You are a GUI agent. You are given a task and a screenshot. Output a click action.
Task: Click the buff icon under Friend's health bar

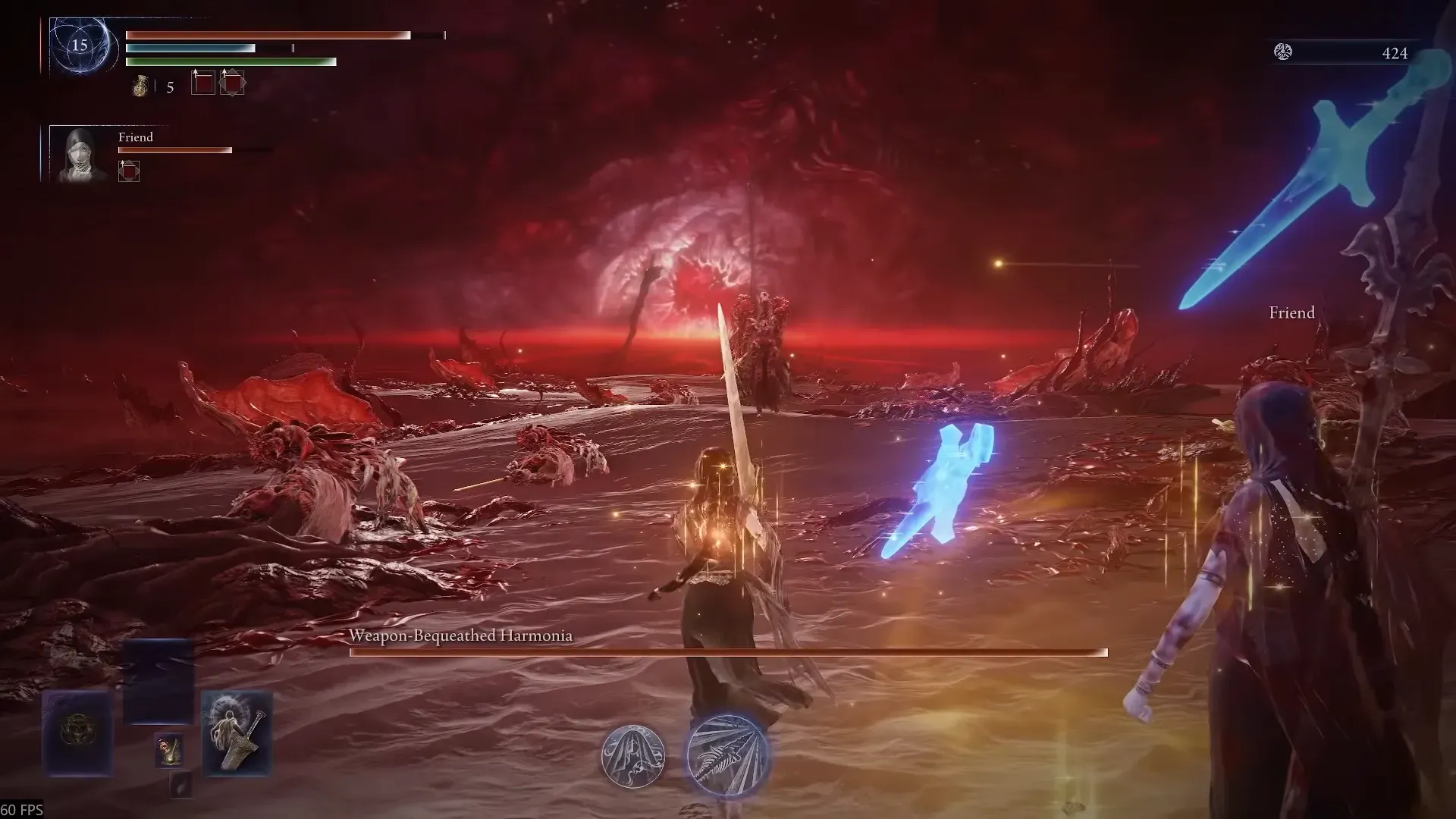[129, 172]
